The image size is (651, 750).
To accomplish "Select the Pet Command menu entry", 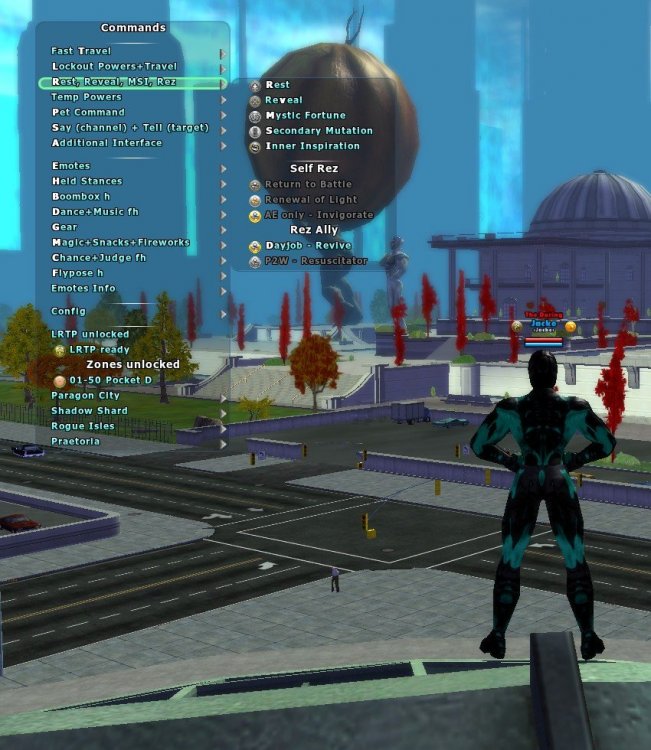I will (90, 113).
